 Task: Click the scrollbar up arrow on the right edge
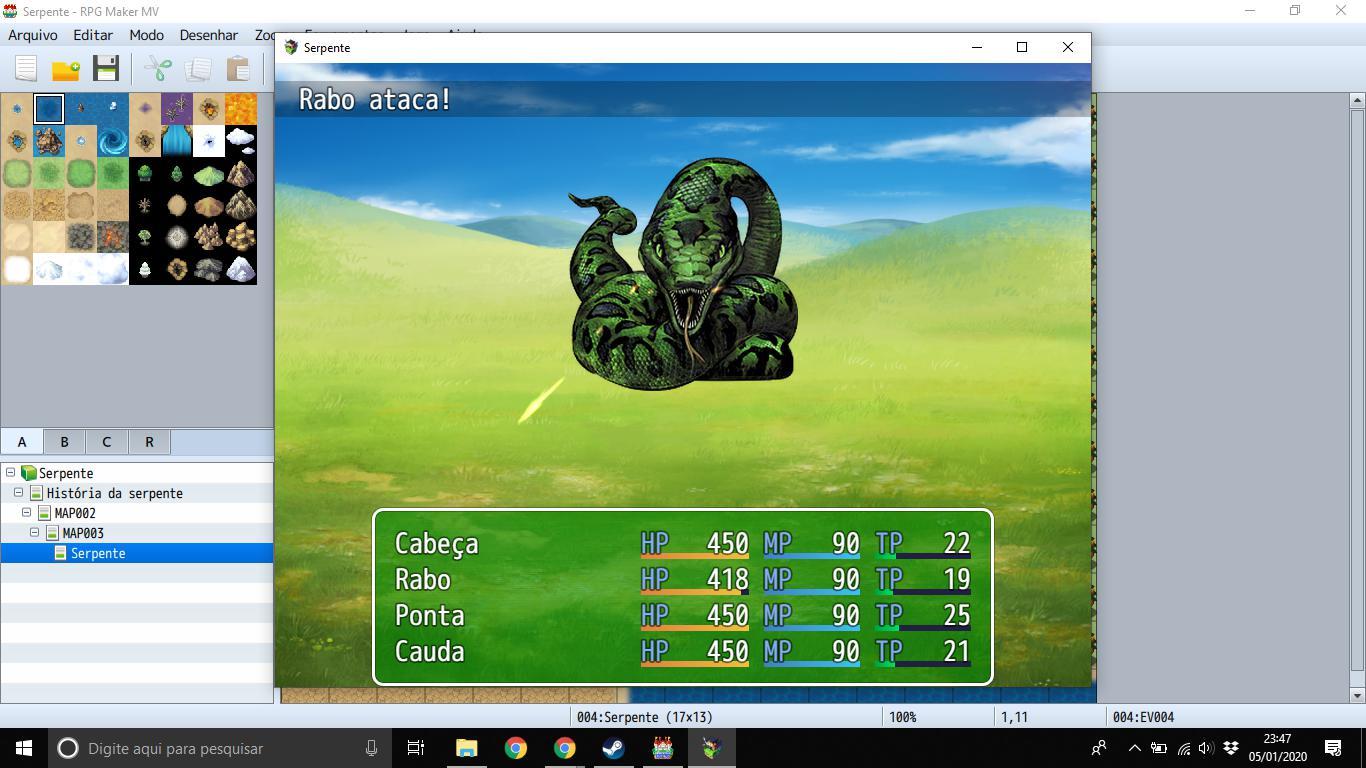tap(1357, 99)
